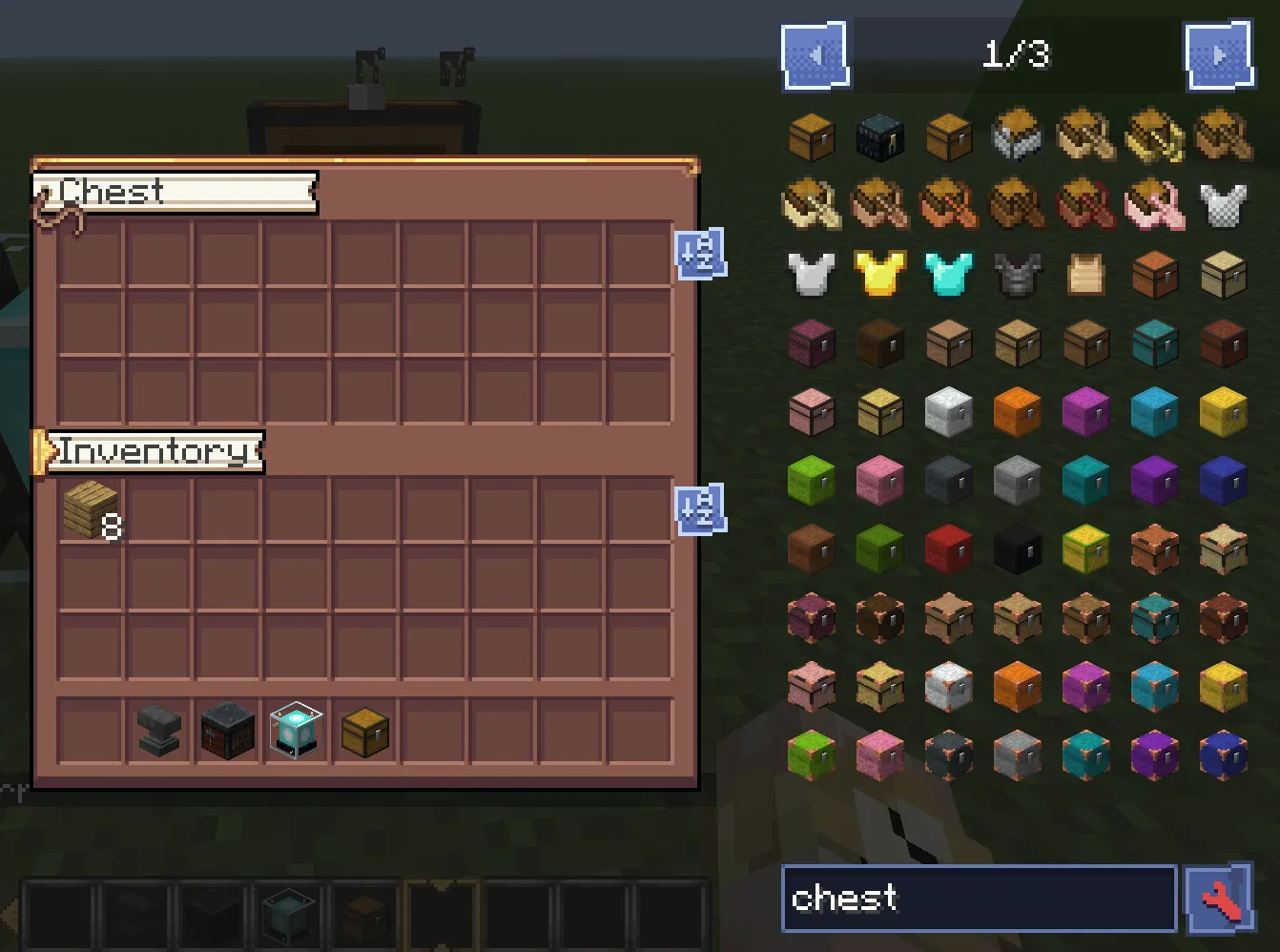Select the lime shulker box
The image size is (1280, 952).
point(812,481)
